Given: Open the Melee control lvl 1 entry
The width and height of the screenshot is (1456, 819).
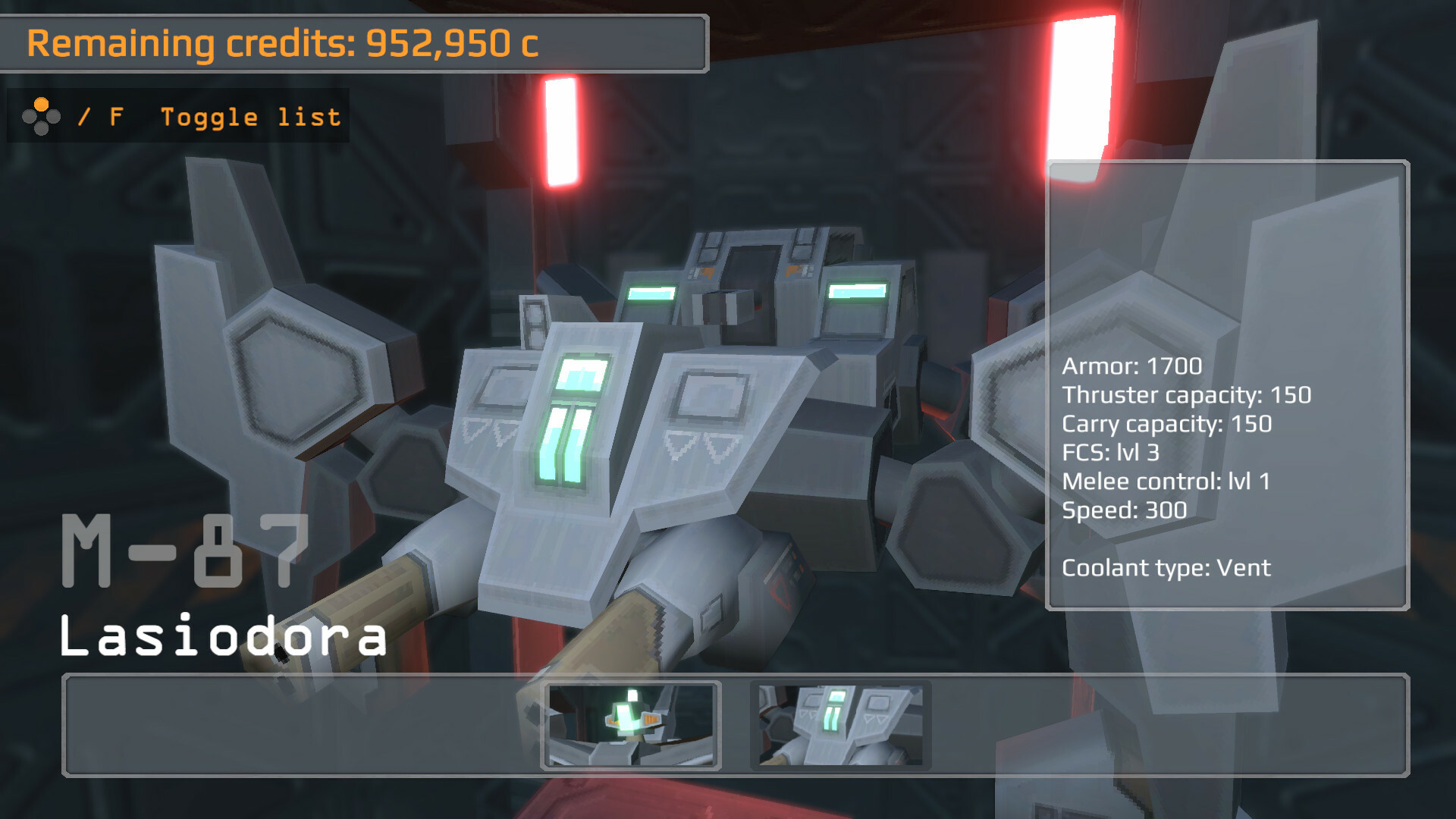Looking at the screenshot, I should coord(1168,482).
